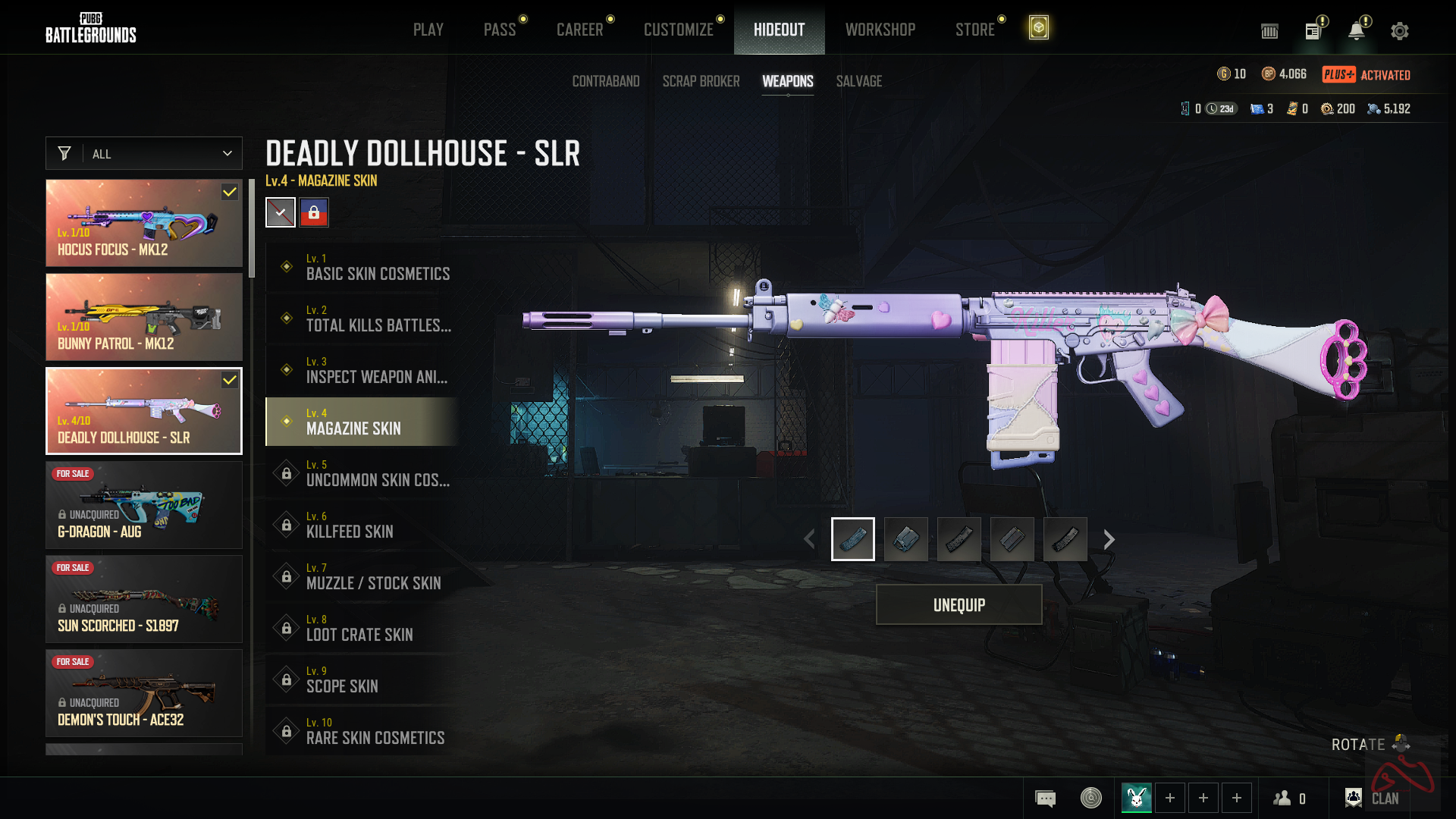Open the Workshop section
The height and width of the screenshot is (819, 1456).
[880, 30]
